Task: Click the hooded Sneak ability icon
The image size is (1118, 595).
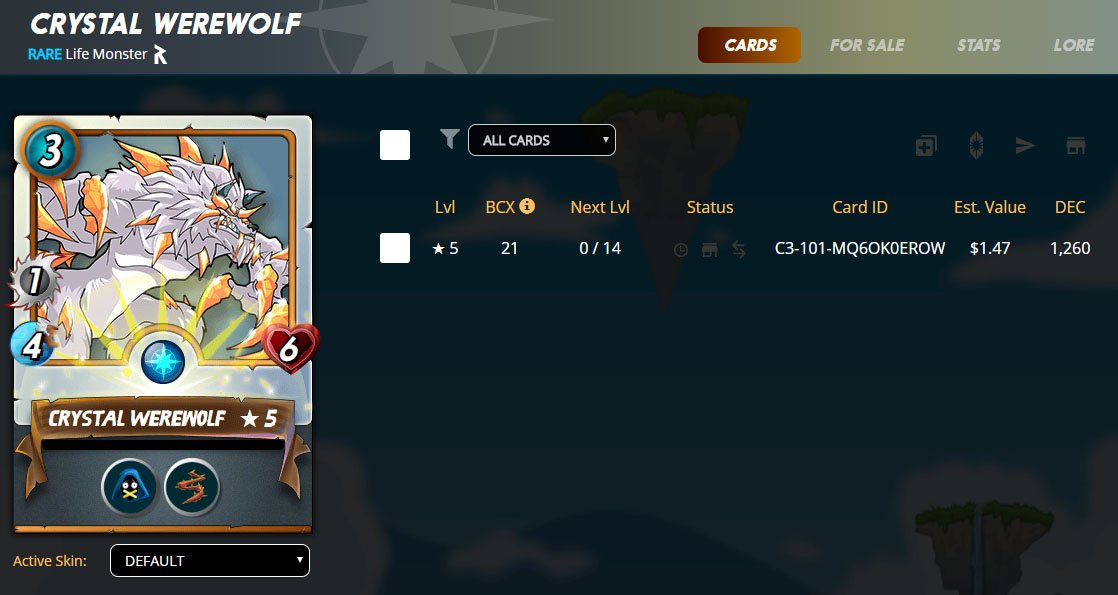Action: [x=129, y=488]
